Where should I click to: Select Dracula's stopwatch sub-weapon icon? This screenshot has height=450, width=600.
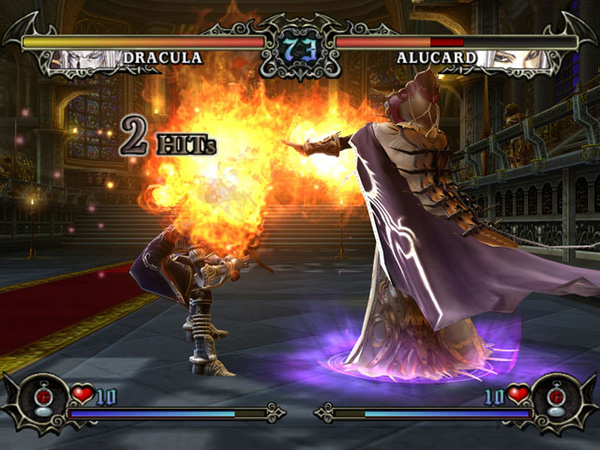point(41,398)
